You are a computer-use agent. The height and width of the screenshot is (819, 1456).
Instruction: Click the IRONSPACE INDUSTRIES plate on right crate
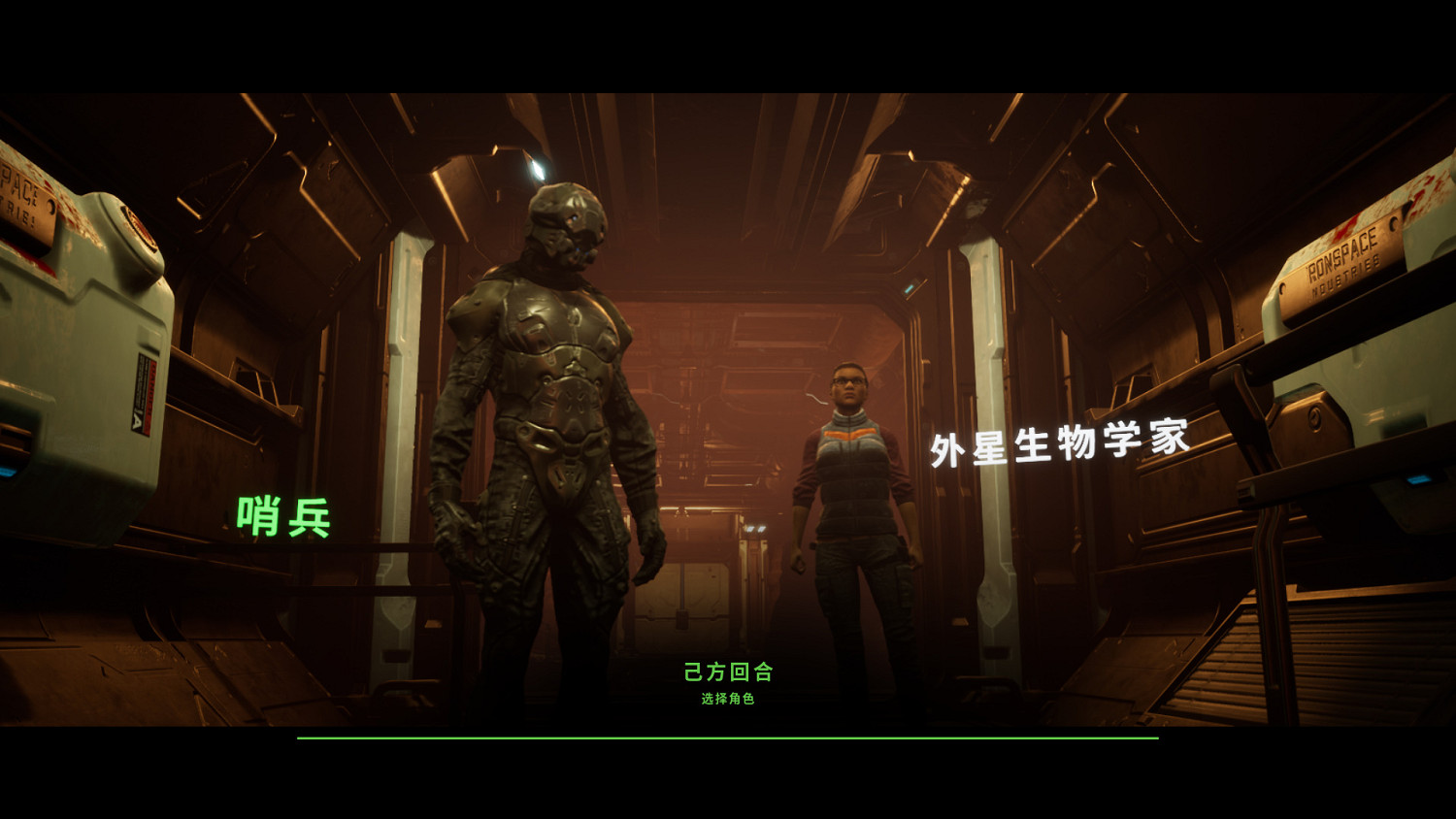coord(1349,260)
